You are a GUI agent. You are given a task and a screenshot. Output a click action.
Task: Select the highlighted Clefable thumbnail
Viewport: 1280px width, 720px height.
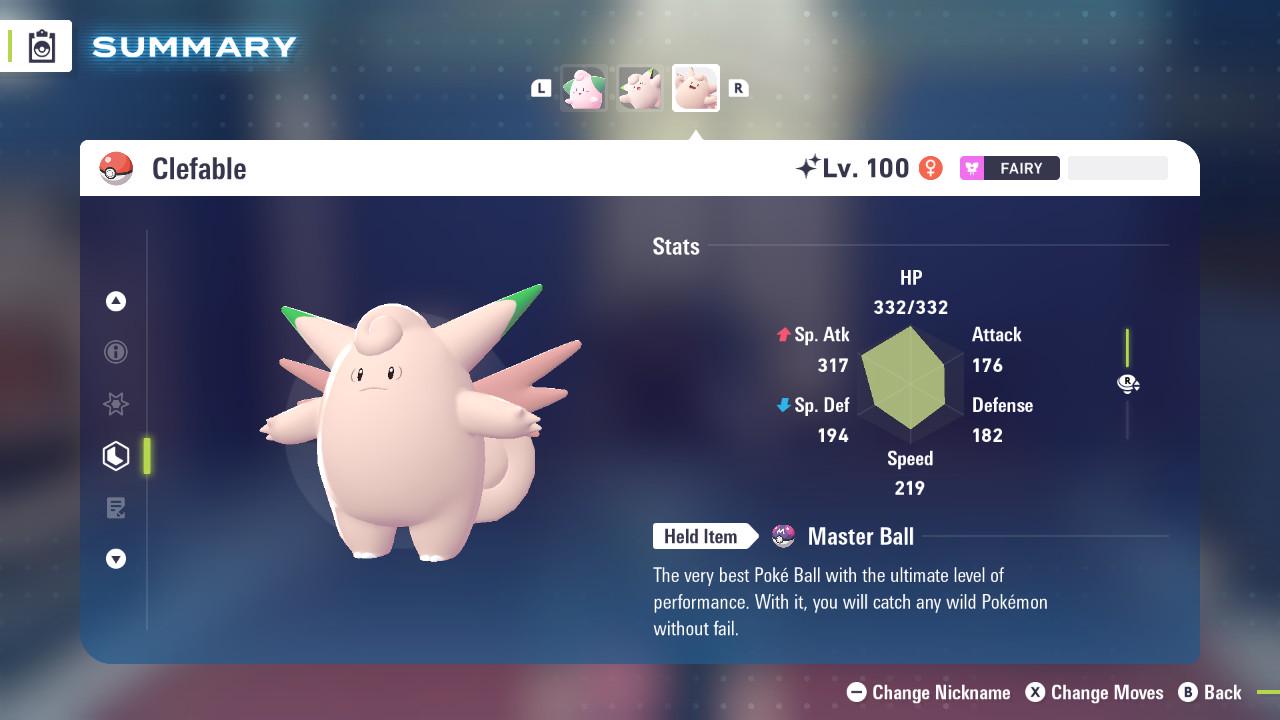(x=696, y=89)
